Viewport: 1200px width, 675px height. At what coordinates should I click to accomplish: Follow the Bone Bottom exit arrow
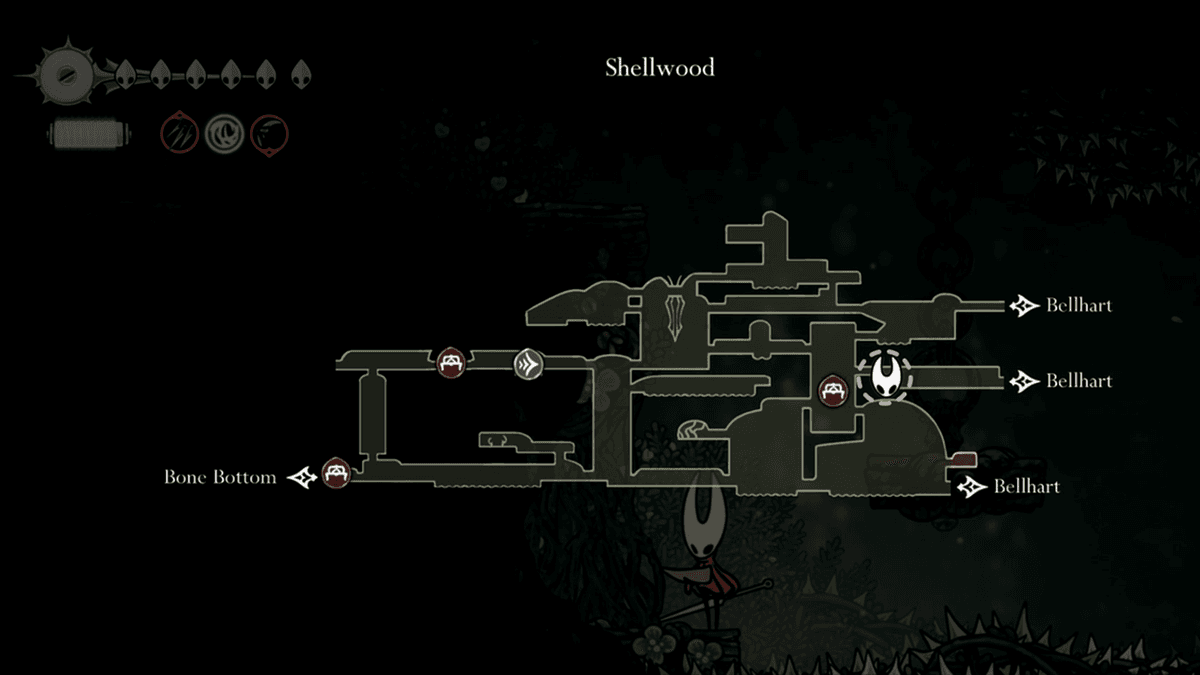tap(304, 478)
